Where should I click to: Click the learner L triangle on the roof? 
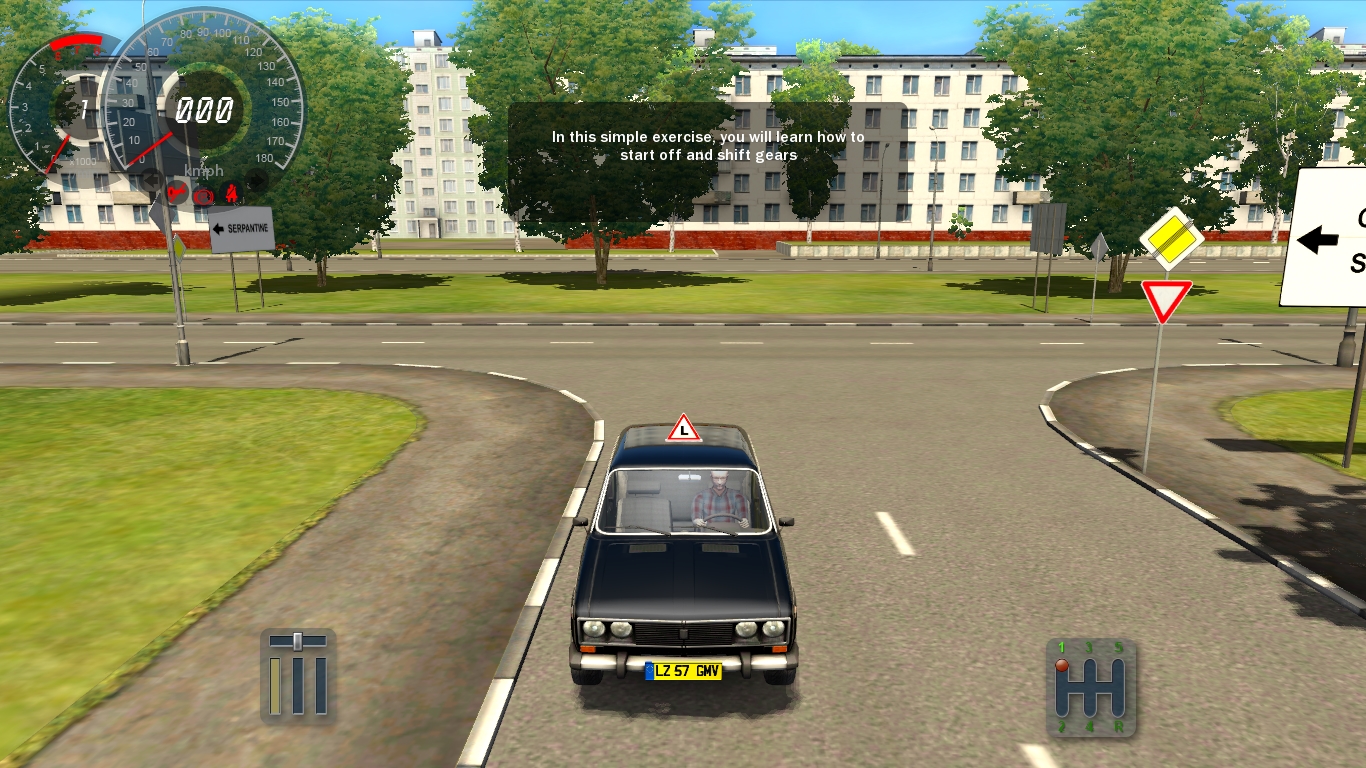point(683,430)
